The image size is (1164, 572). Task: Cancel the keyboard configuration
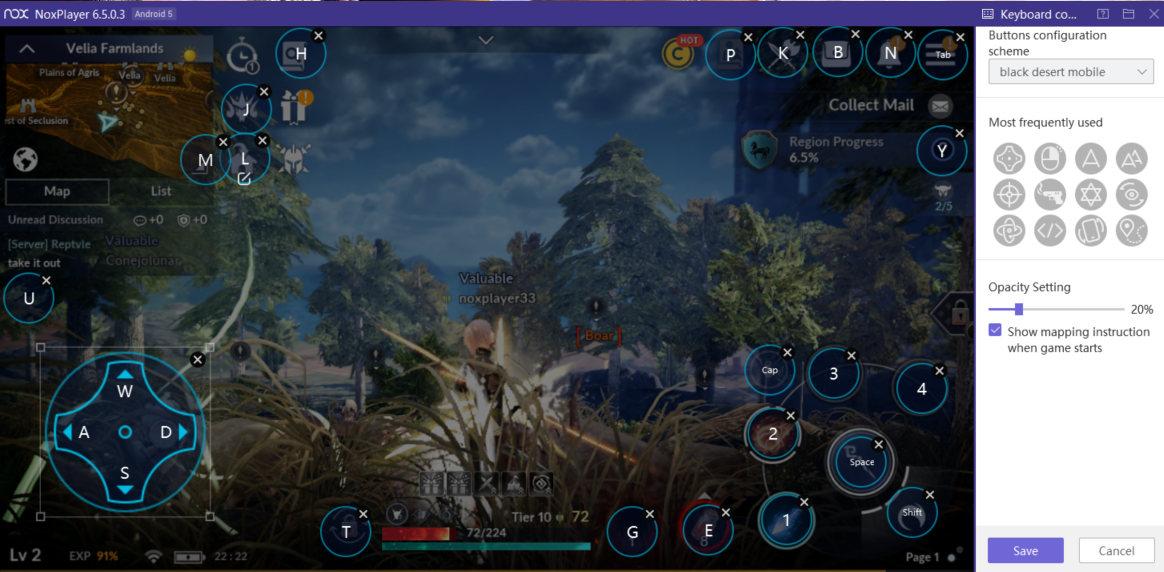tap(1116, 550)
